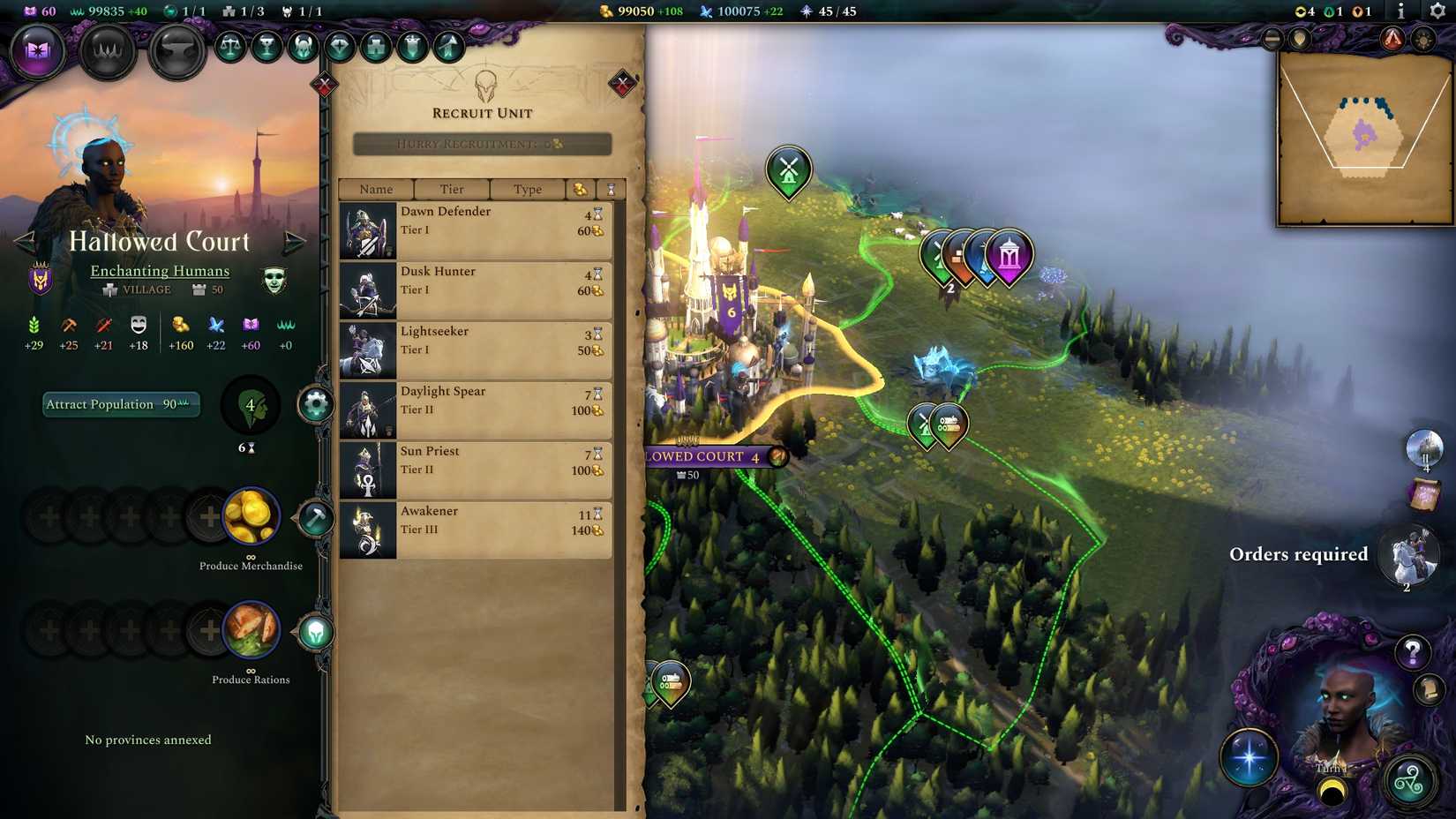Open the spell tome icon in top-left corner
This screenshot has height=819, width=1456.
pos(37,52)
